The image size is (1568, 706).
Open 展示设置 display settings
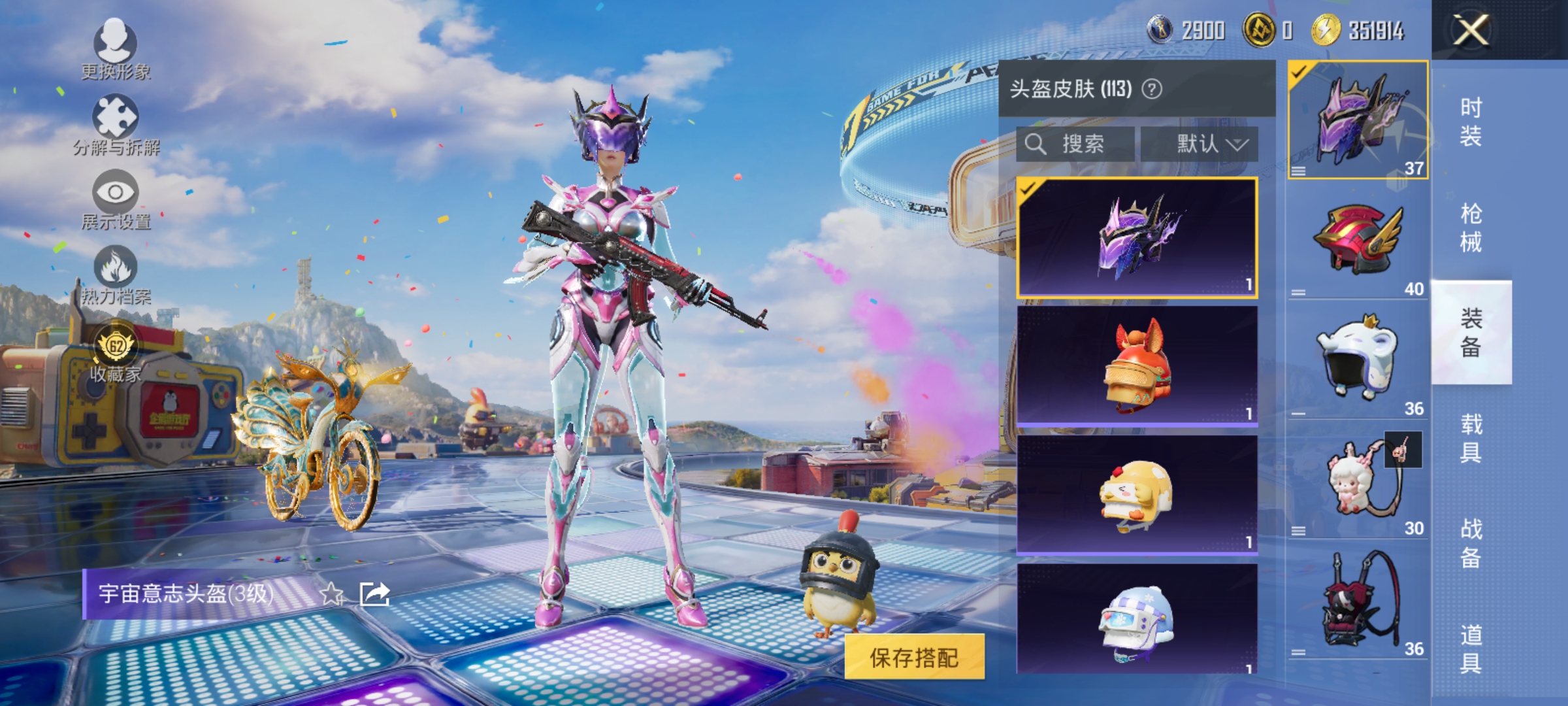coord(116,192)
